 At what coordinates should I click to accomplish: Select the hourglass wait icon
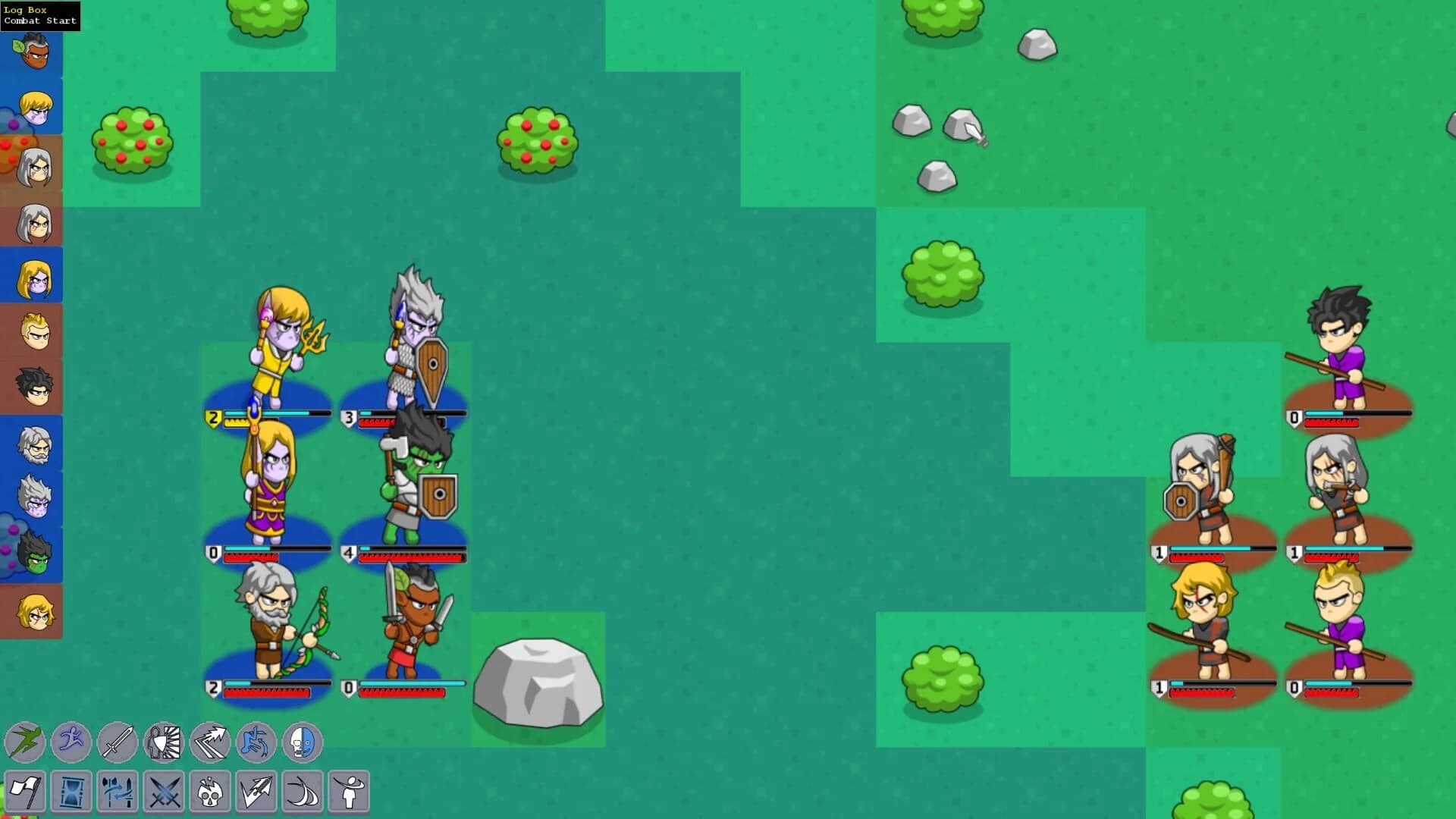coord(71,791)
